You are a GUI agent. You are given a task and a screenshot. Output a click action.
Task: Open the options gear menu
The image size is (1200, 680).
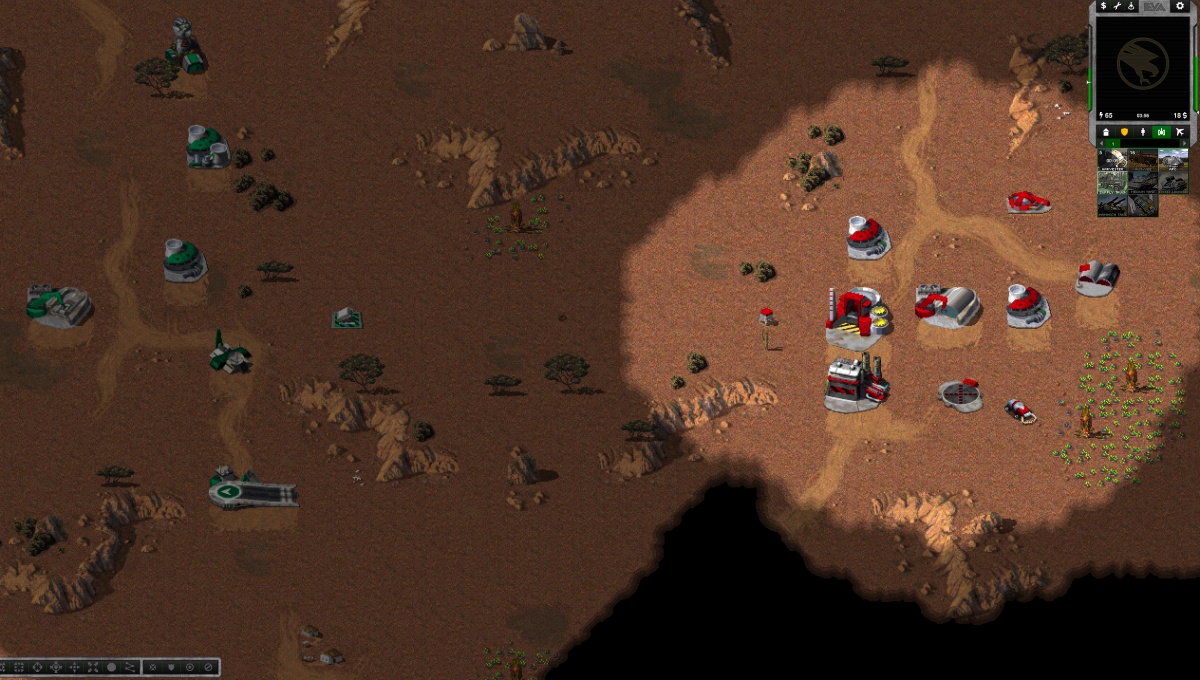pyautogui.click(x=1178, y=6)
